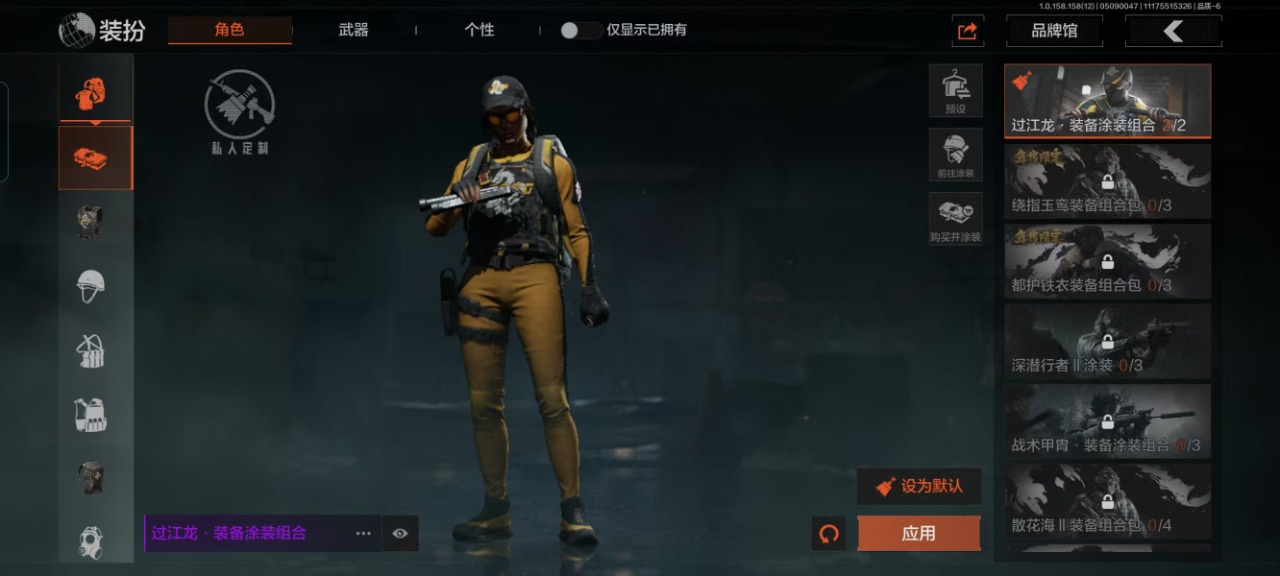Choose the 战术甲胄 paint set
This screenshot has height=576, width=1280.
tap(1107, 421)
